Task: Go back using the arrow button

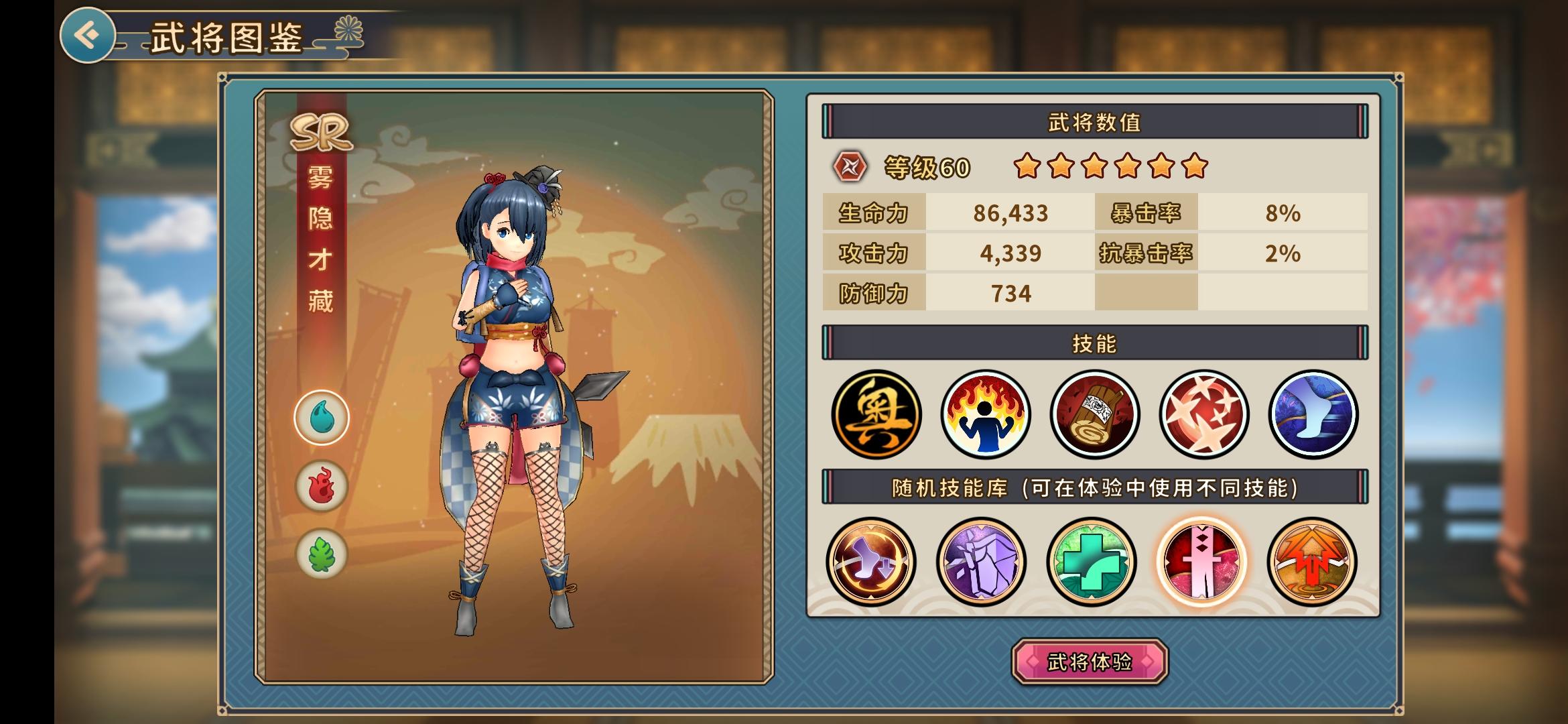Action: 87,35
